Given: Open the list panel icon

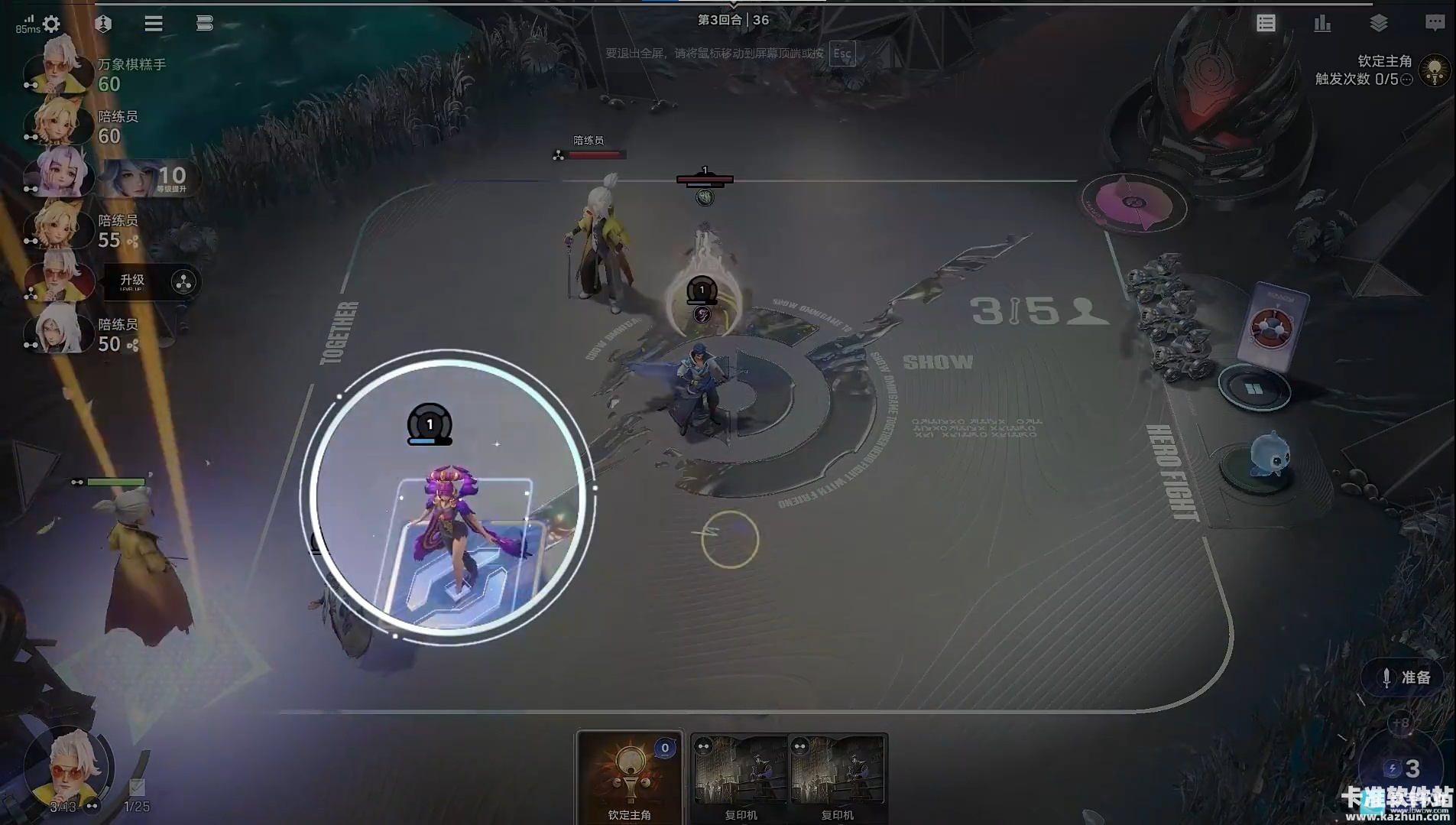Looking at the screenshot, I should click(x=1266, y=24).
